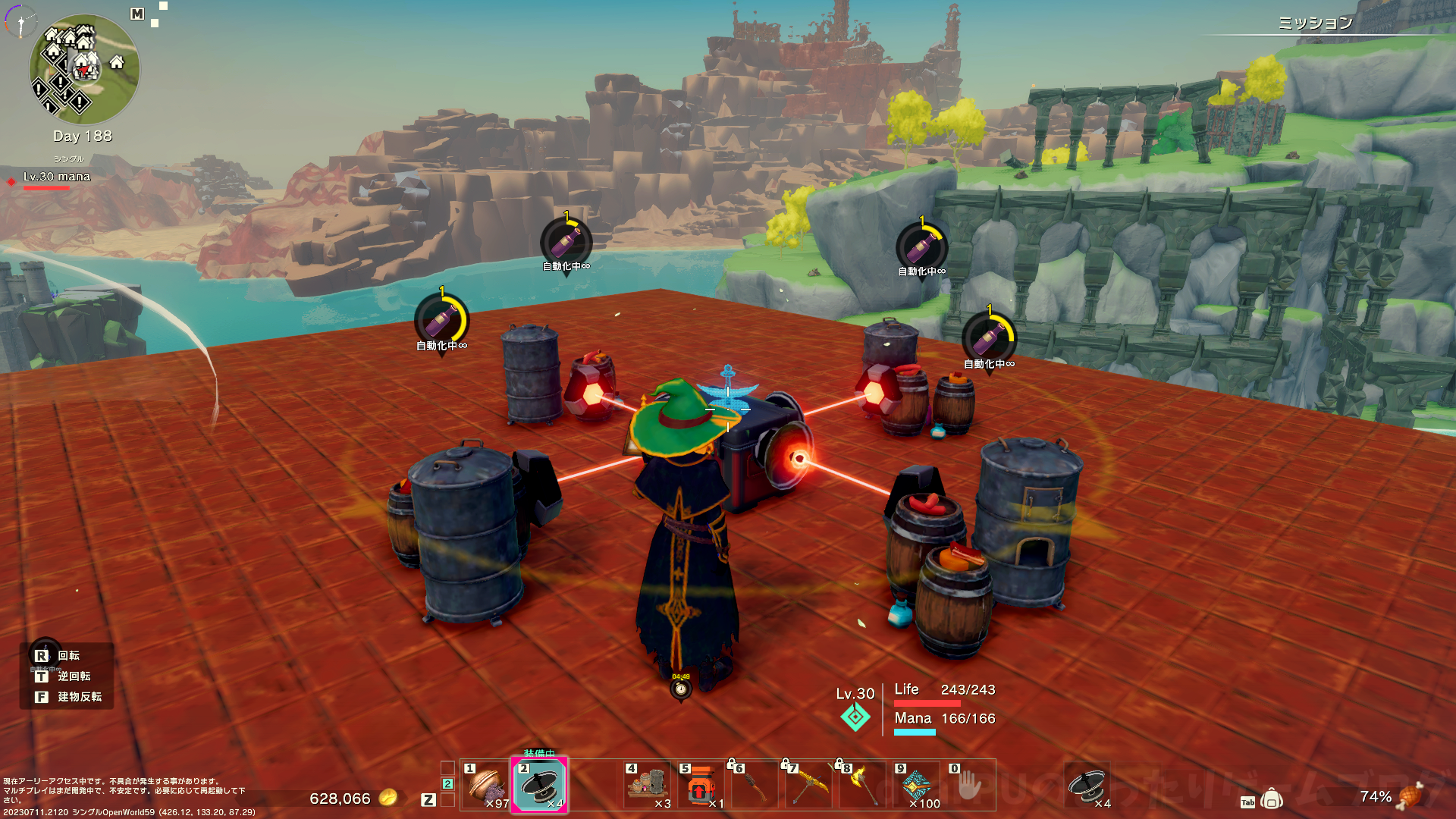Image resolution: width=1456 pixels, height=819 pixels.
Task: Equip the wooden club in slot 6
Action: [755, 786]
